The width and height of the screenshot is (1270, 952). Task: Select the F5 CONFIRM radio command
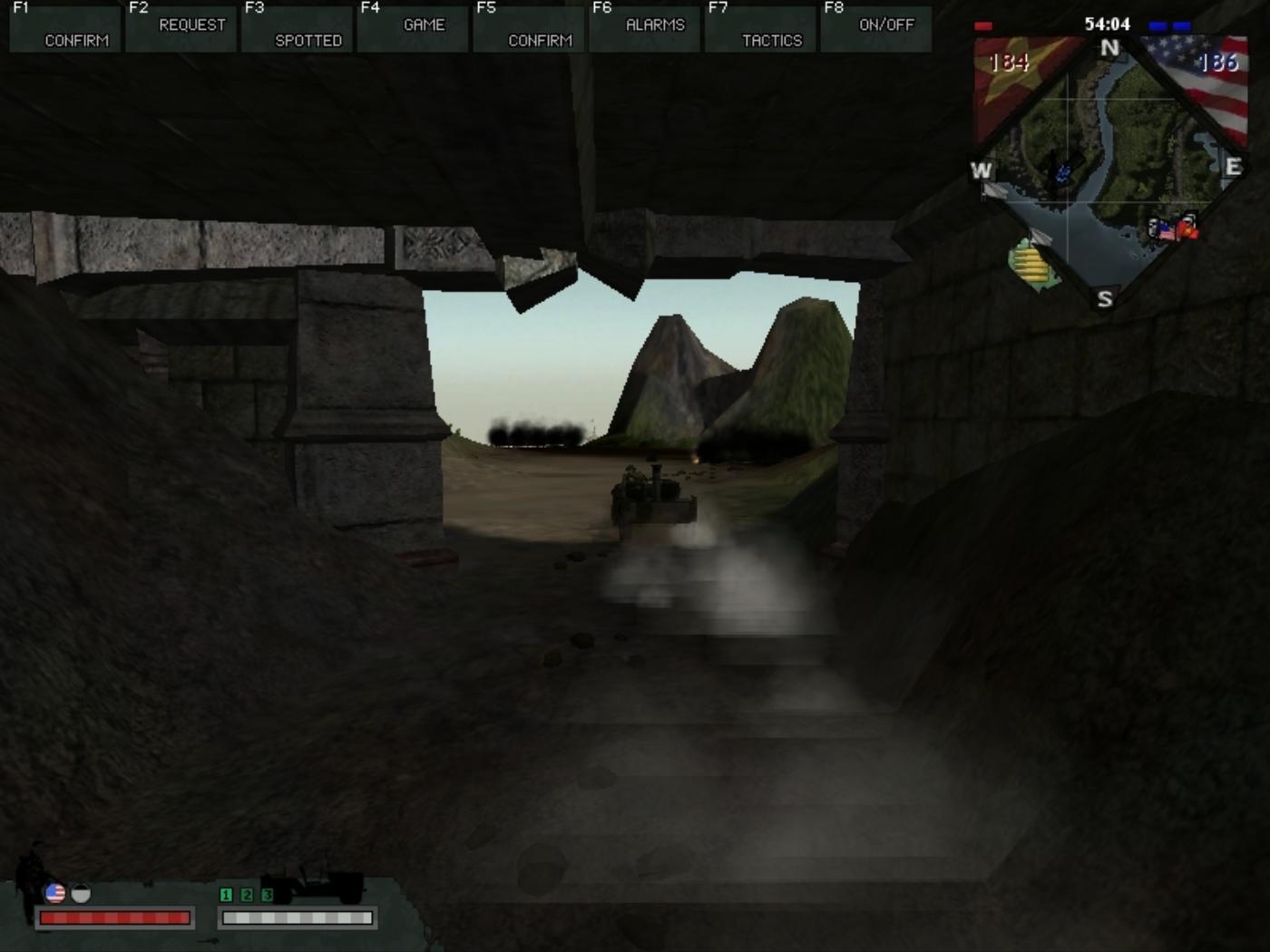pyautogui.click(x=529, y=27)
